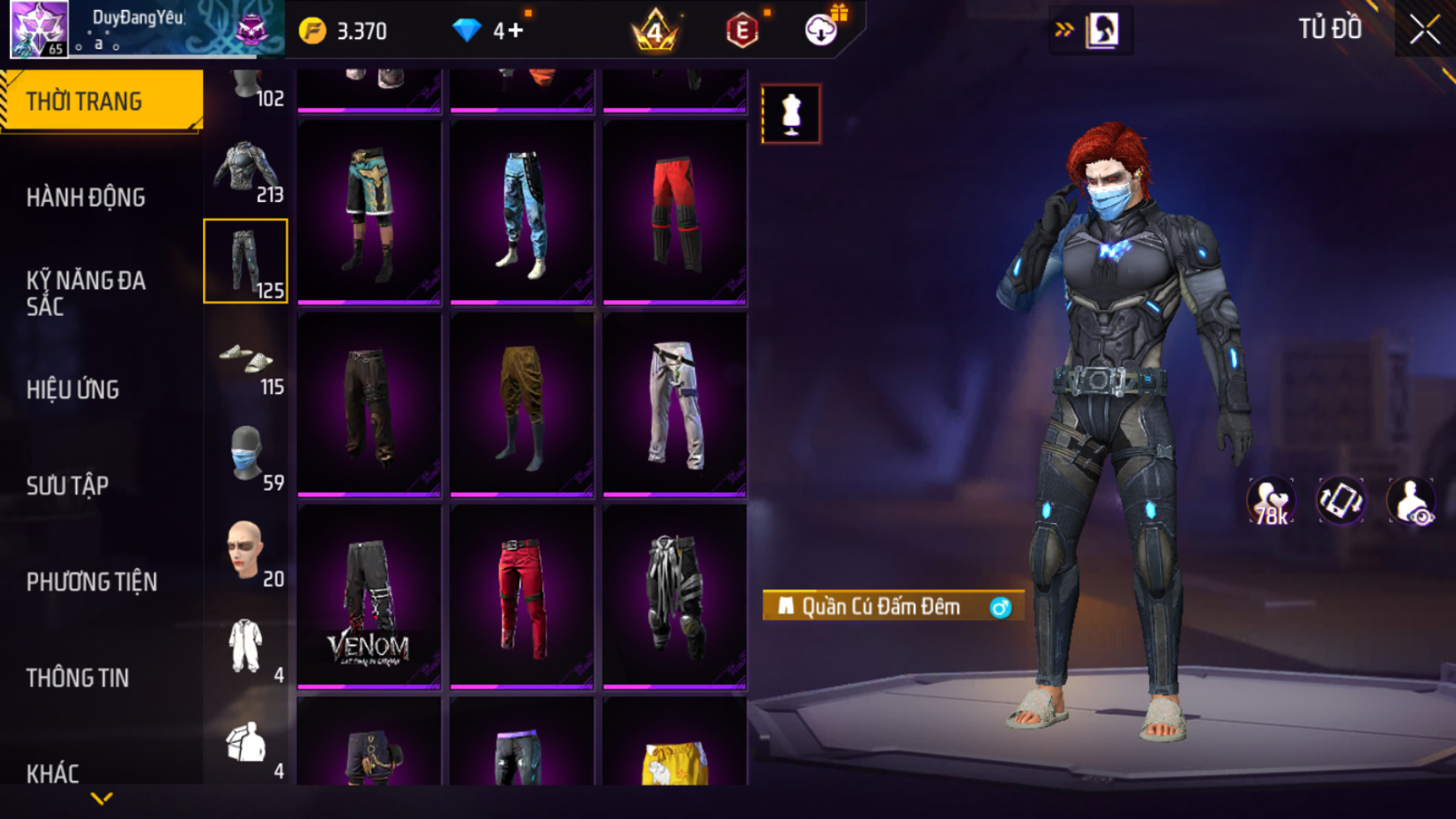Choose the white cargo pants

674,405
